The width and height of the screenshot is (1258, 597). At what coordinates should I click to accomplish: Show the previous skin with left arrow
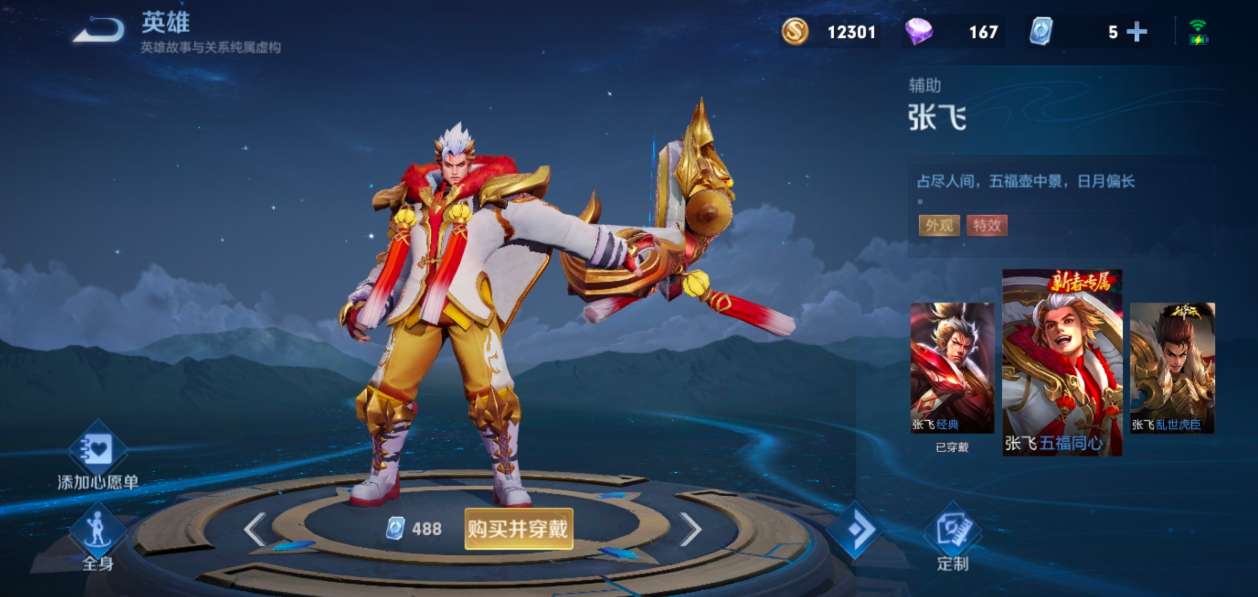255,529
